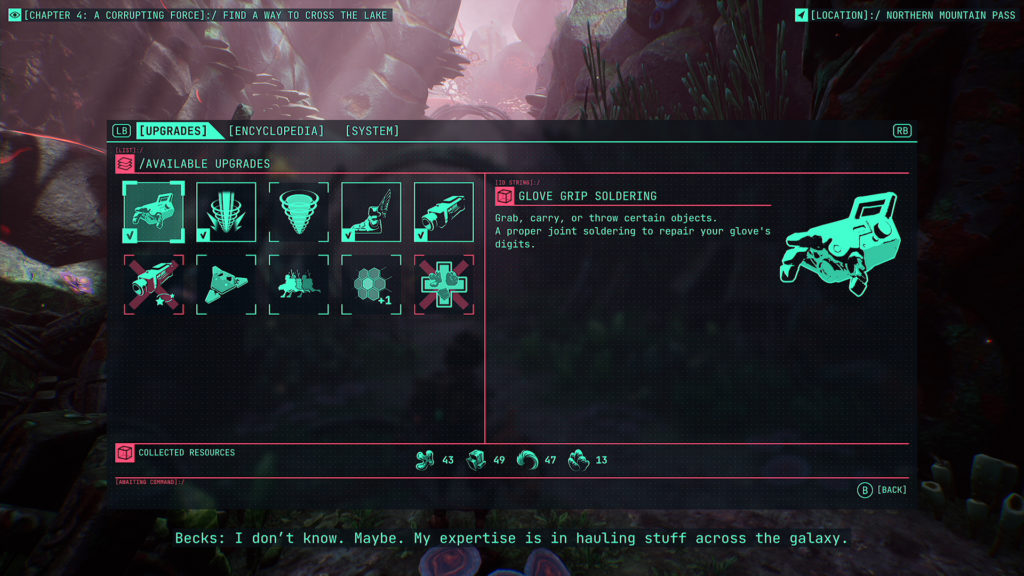The width and height of the screenshot is (1024, 576).
Task: Open the System tab
Action: tap(372, 131)
